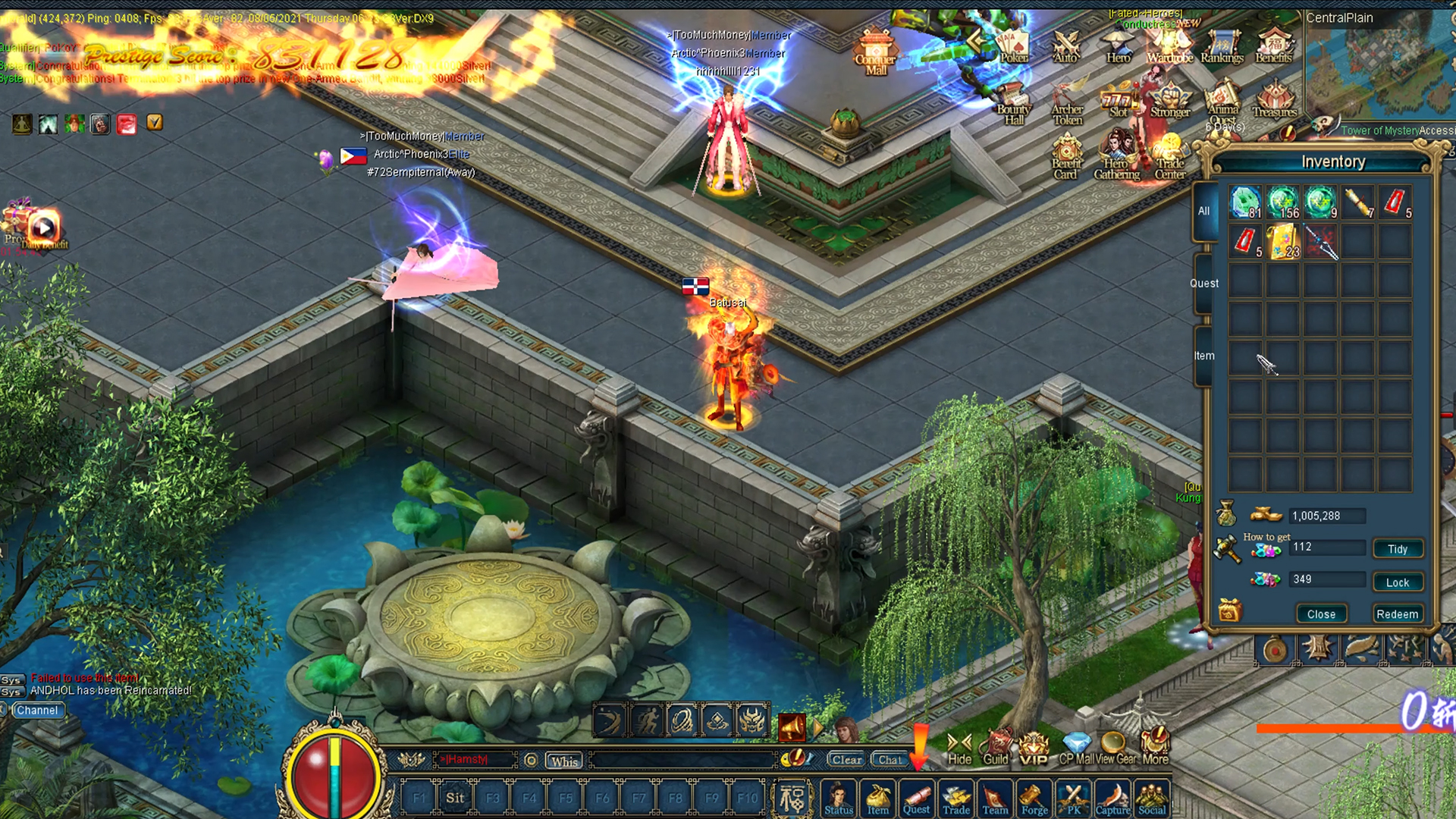Open the Redeem option in inventory

point(1397,614)
